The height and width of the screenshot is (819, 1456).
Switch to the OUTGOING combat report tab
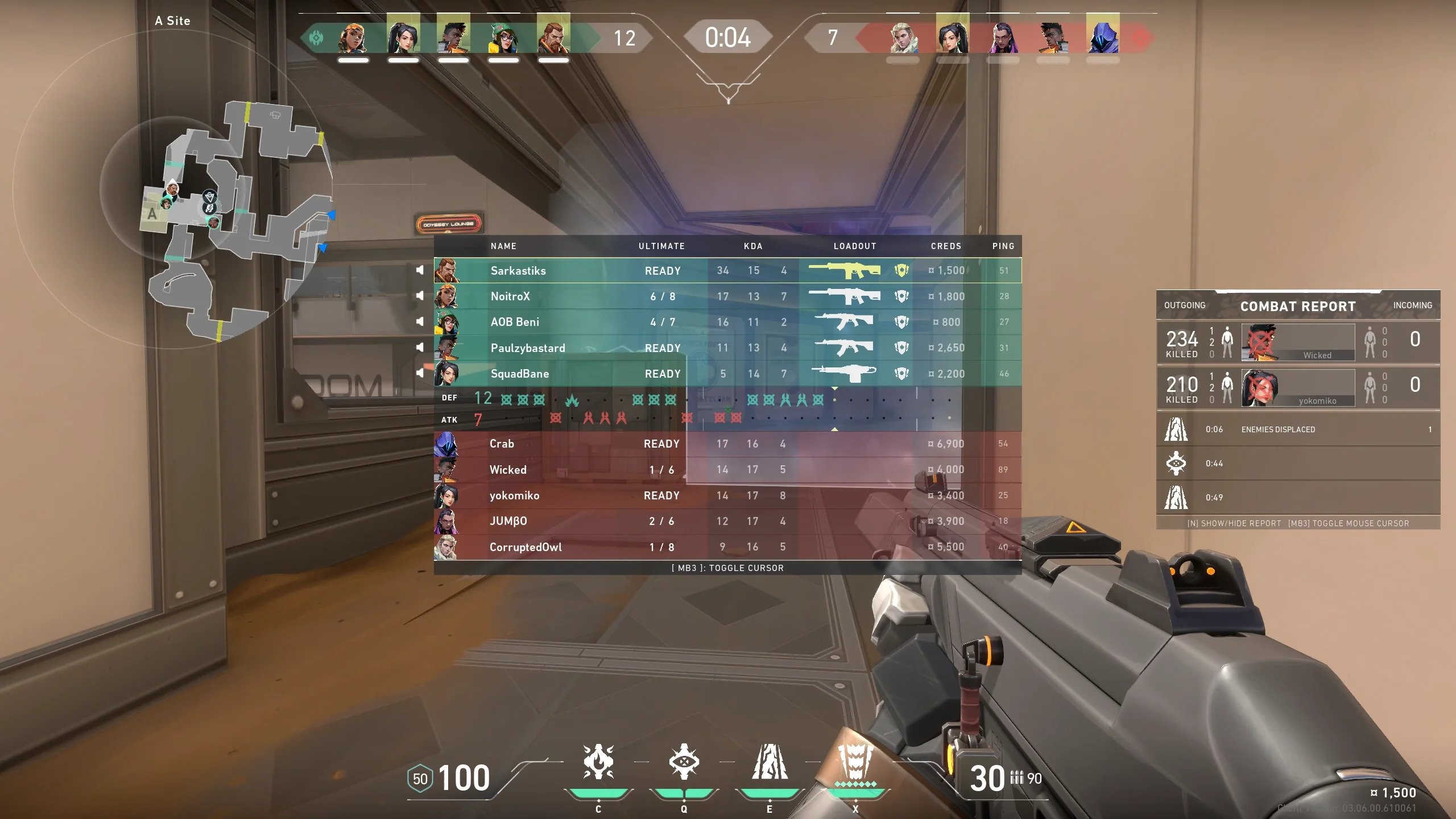(x=1185, y=305)
